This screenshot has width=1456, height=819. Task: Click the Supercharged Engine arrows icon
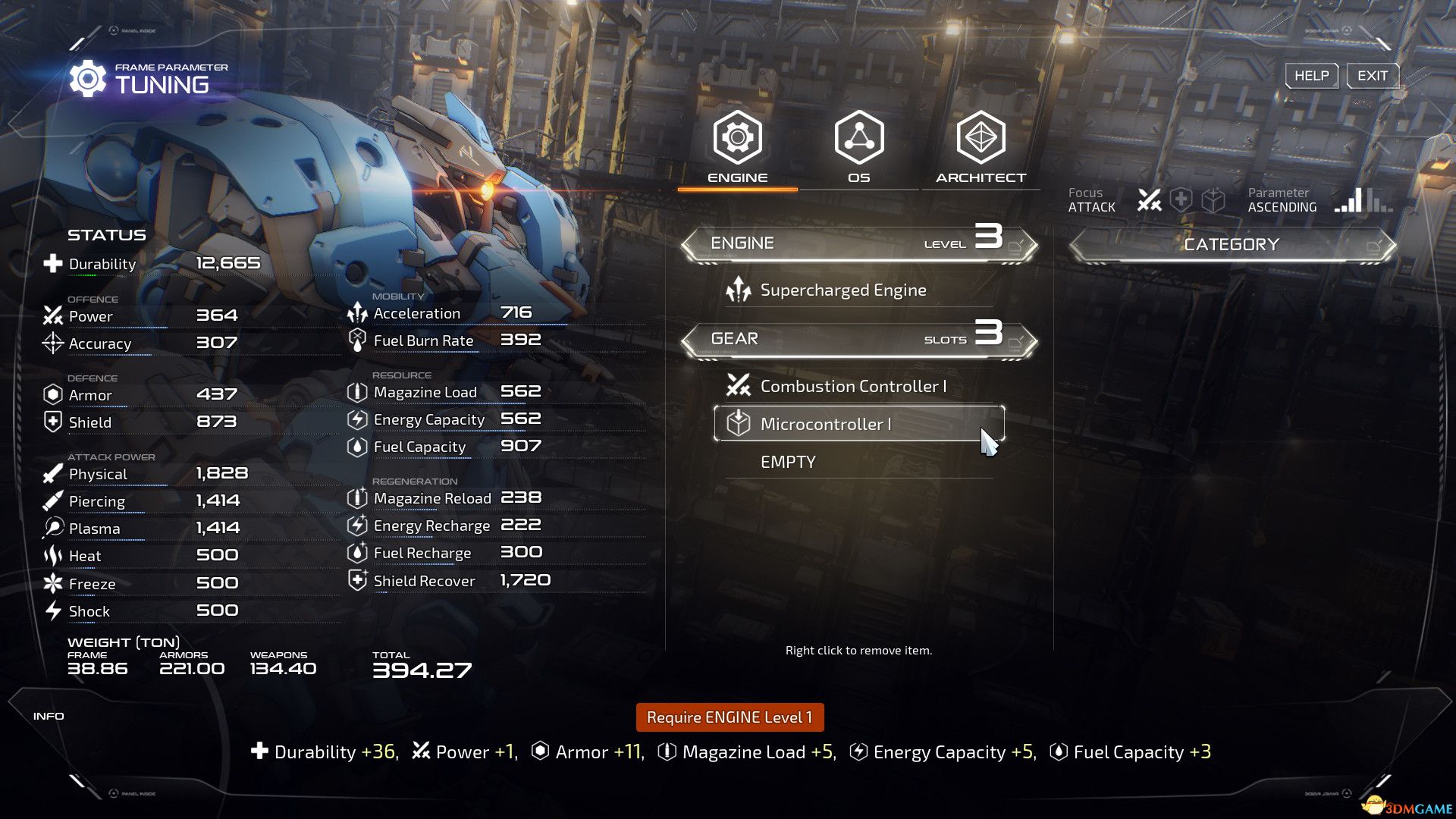coord(737,289)
